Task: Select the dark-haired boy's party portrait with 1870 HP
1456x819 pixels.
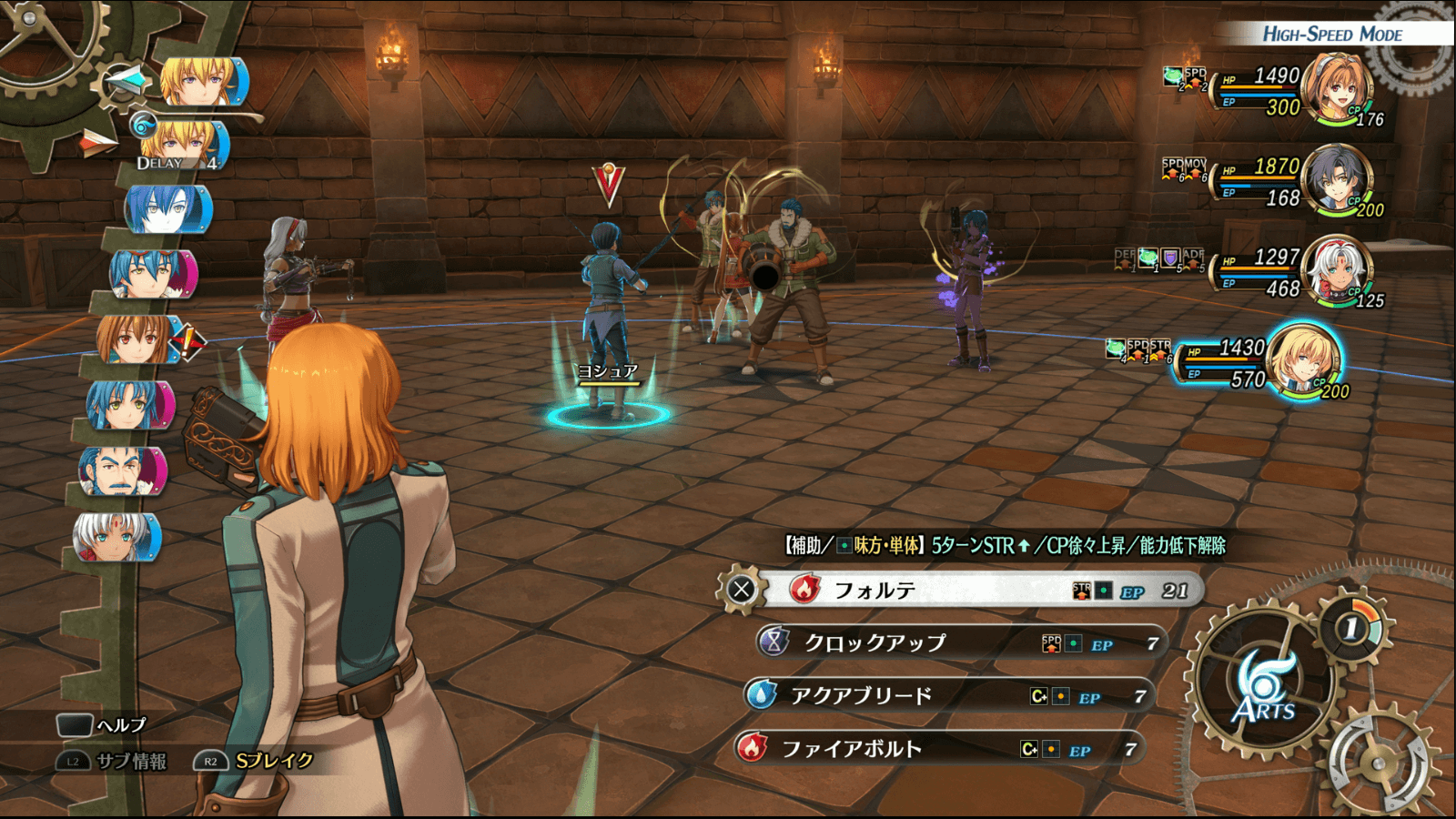Action: 1336,180
